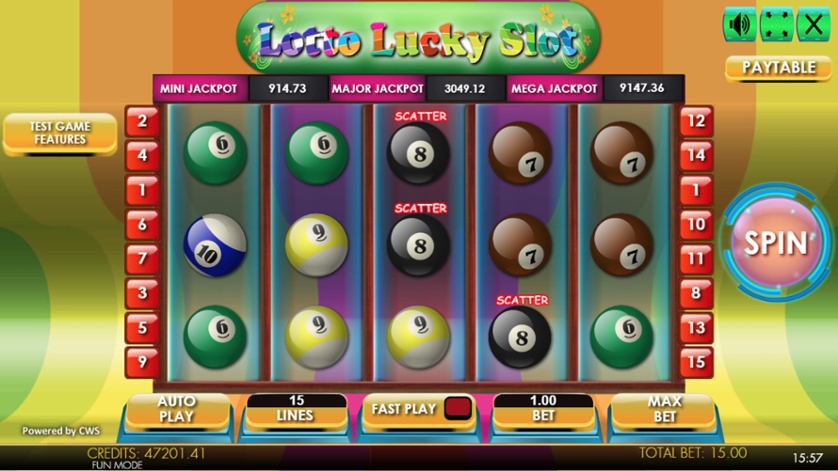The image size is (838, 471).
Task: Click payline 4 marker
Action: 142,155
